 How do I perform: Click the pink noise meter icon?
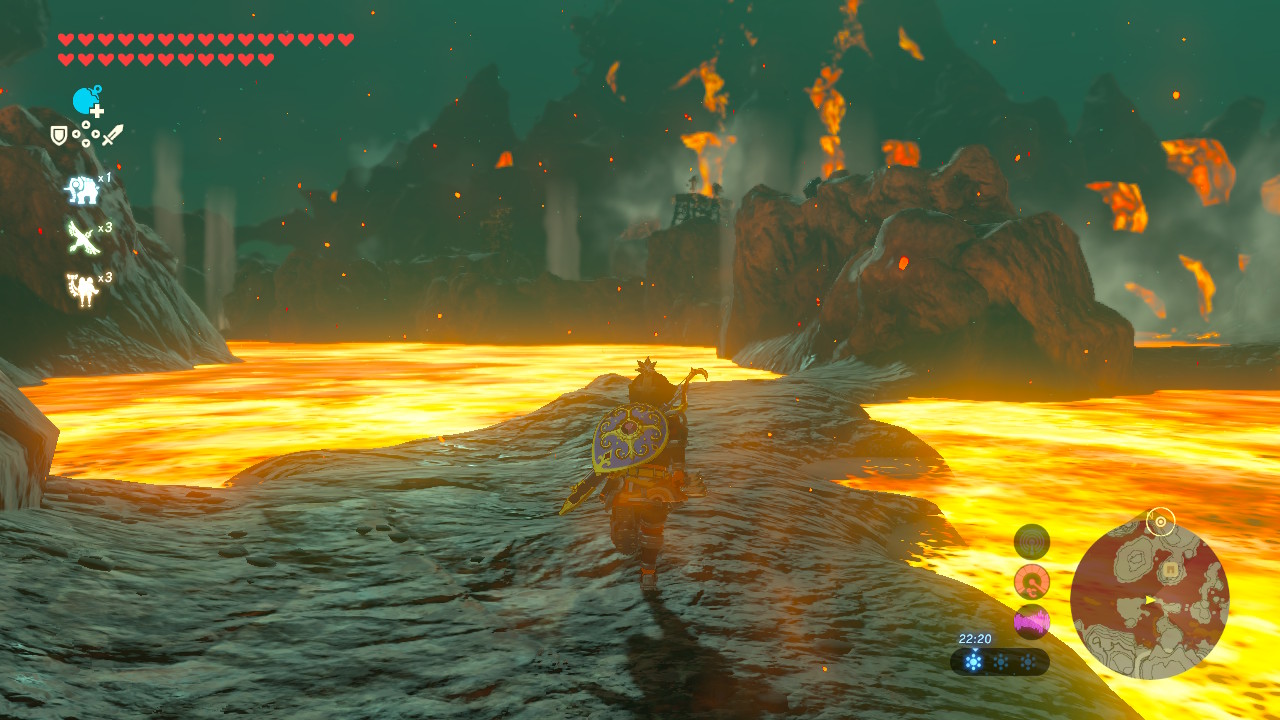[x=1031, y=621]
